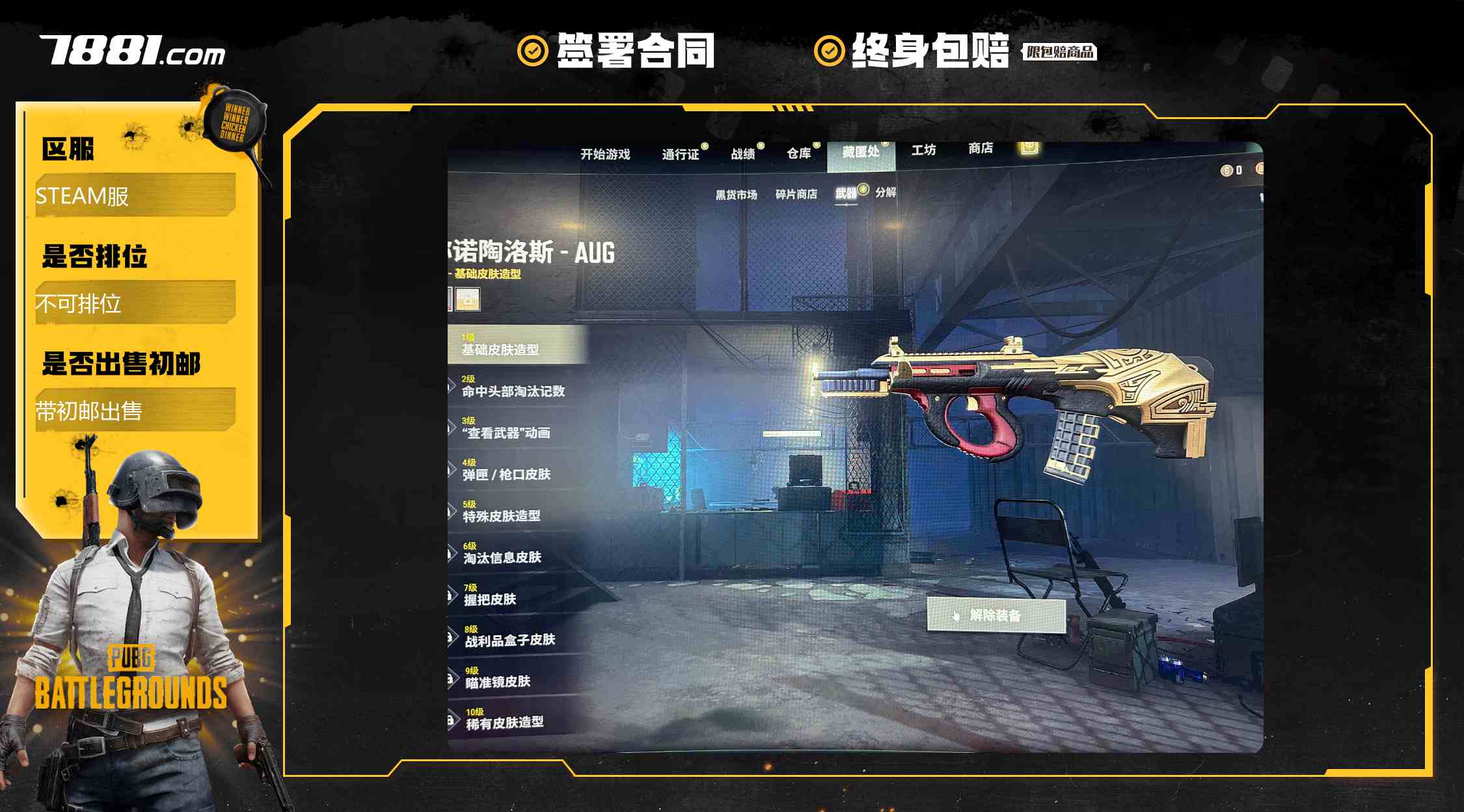Open the 开始游戏 tab

click(x=605, y=154)
